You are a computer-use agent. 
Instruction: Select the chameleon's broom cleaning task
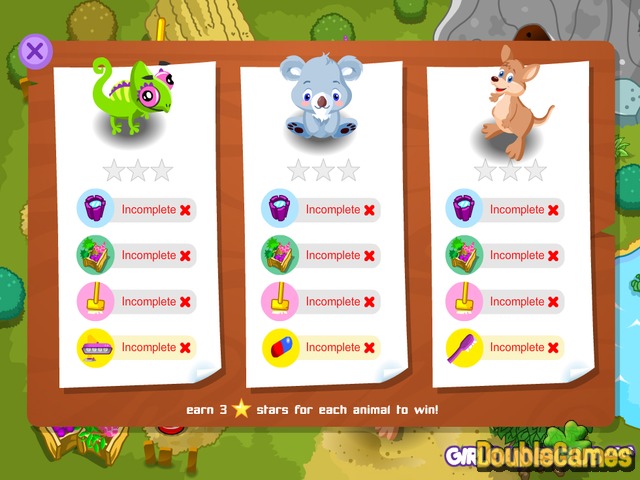(95, 301)
